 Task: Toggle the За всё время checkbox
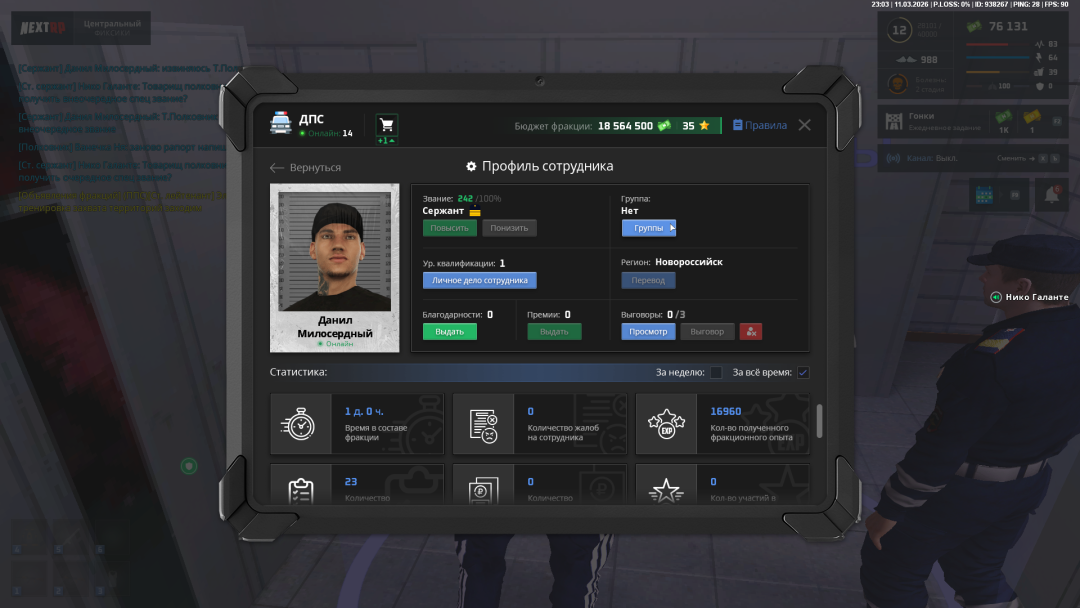point(803,373)
